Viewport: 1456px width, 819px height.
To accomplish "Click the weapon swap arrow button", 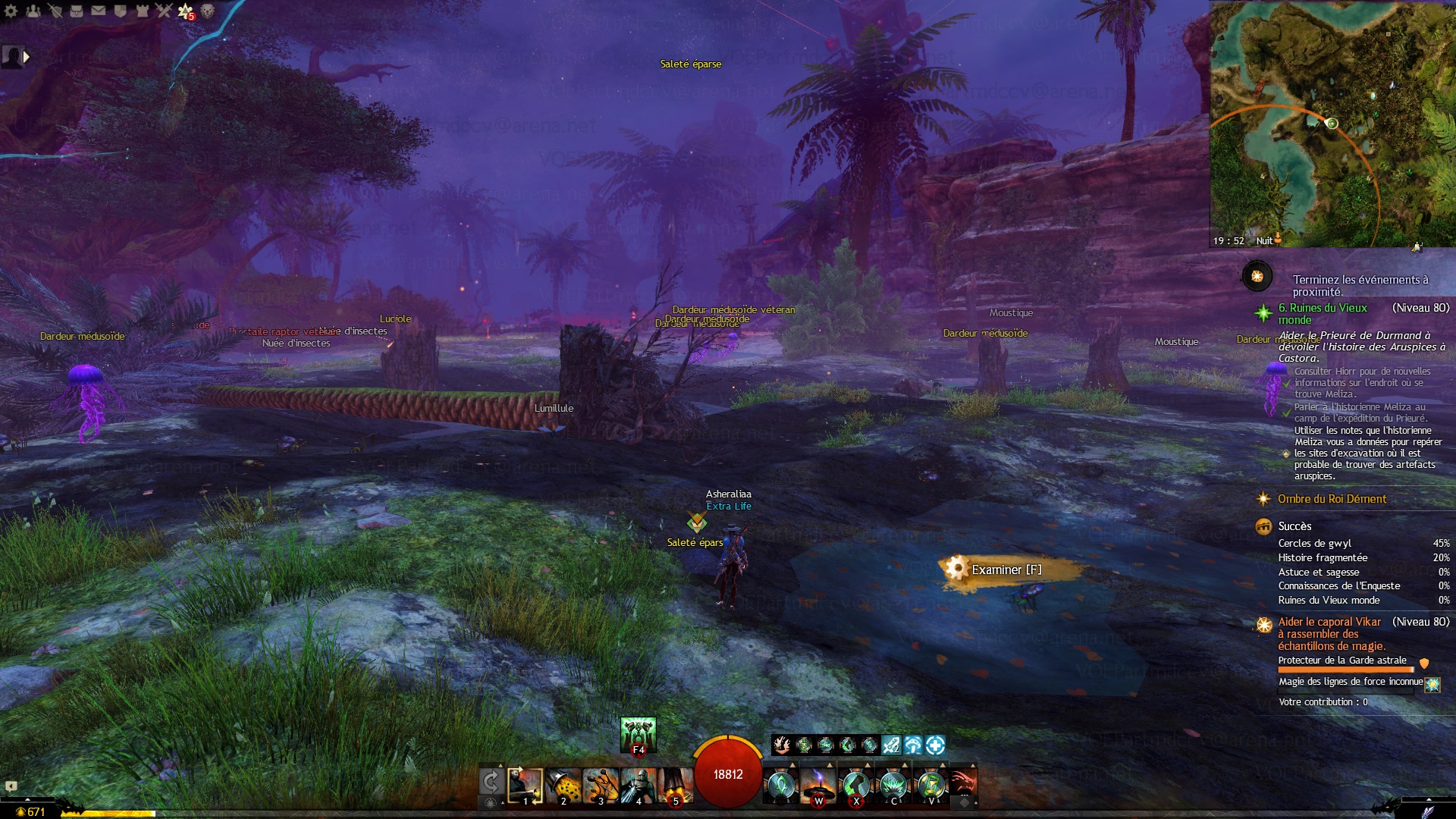I will point(491,781).
